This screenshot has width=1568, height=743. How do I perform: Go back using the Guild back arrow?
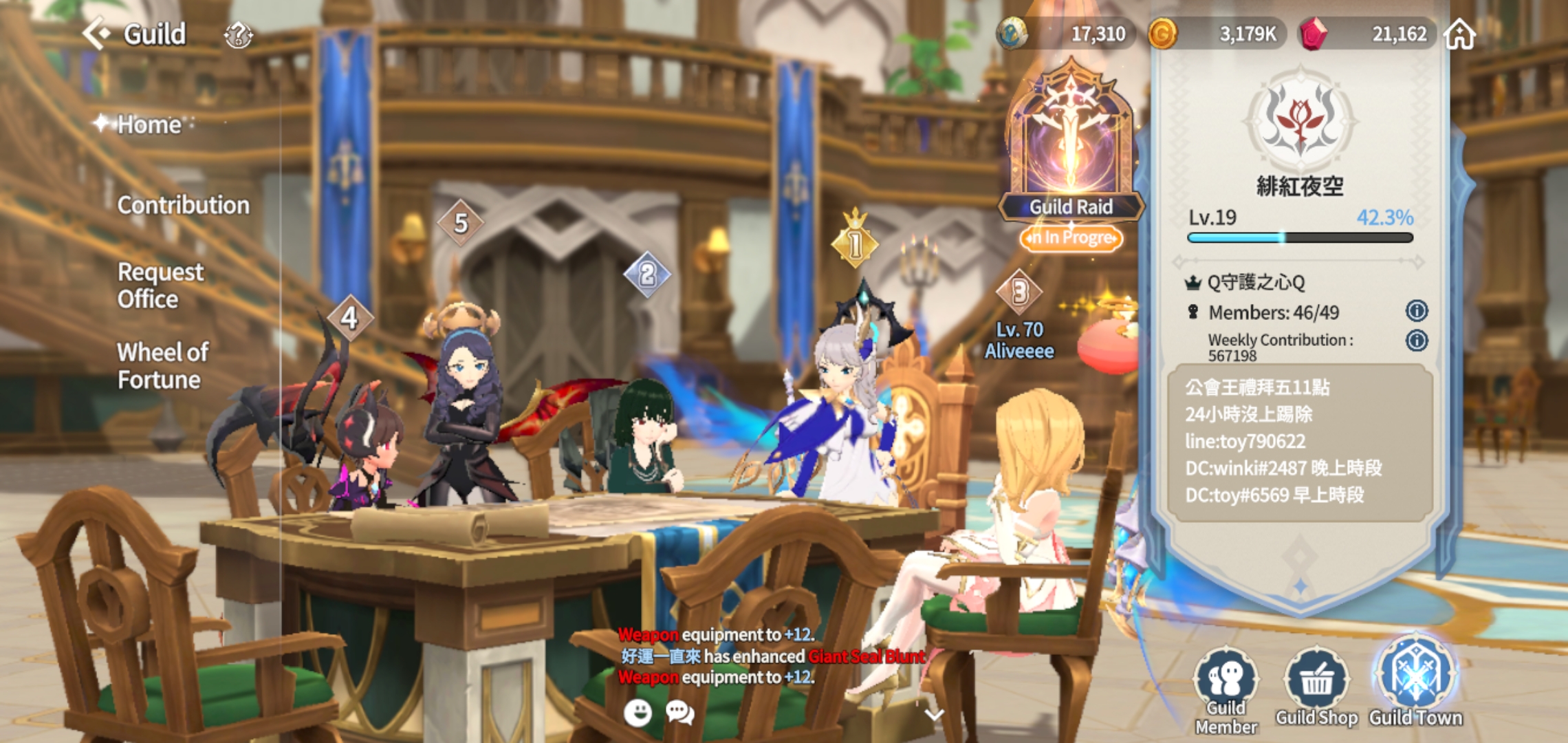pyautogui.click(x=97, y=33)
